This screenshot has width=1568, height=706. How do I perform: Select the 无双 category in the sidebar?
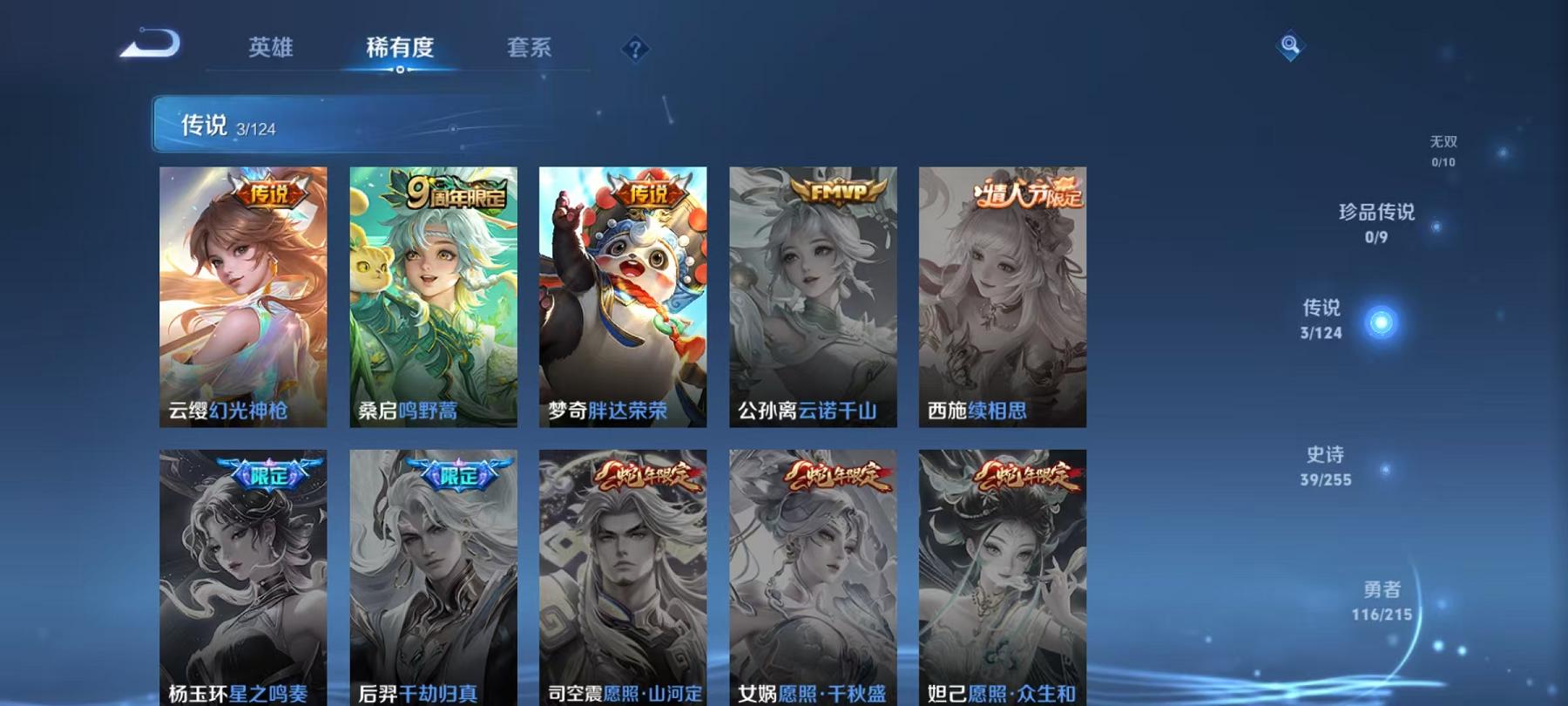[1443, 151]
